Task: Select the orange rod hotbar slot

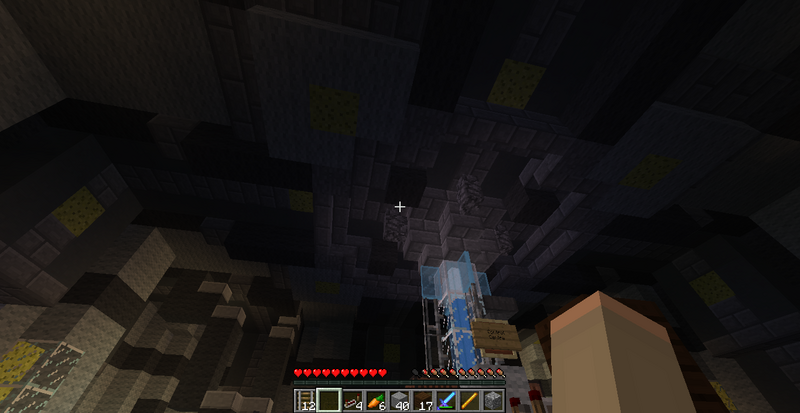Action: 470,400
